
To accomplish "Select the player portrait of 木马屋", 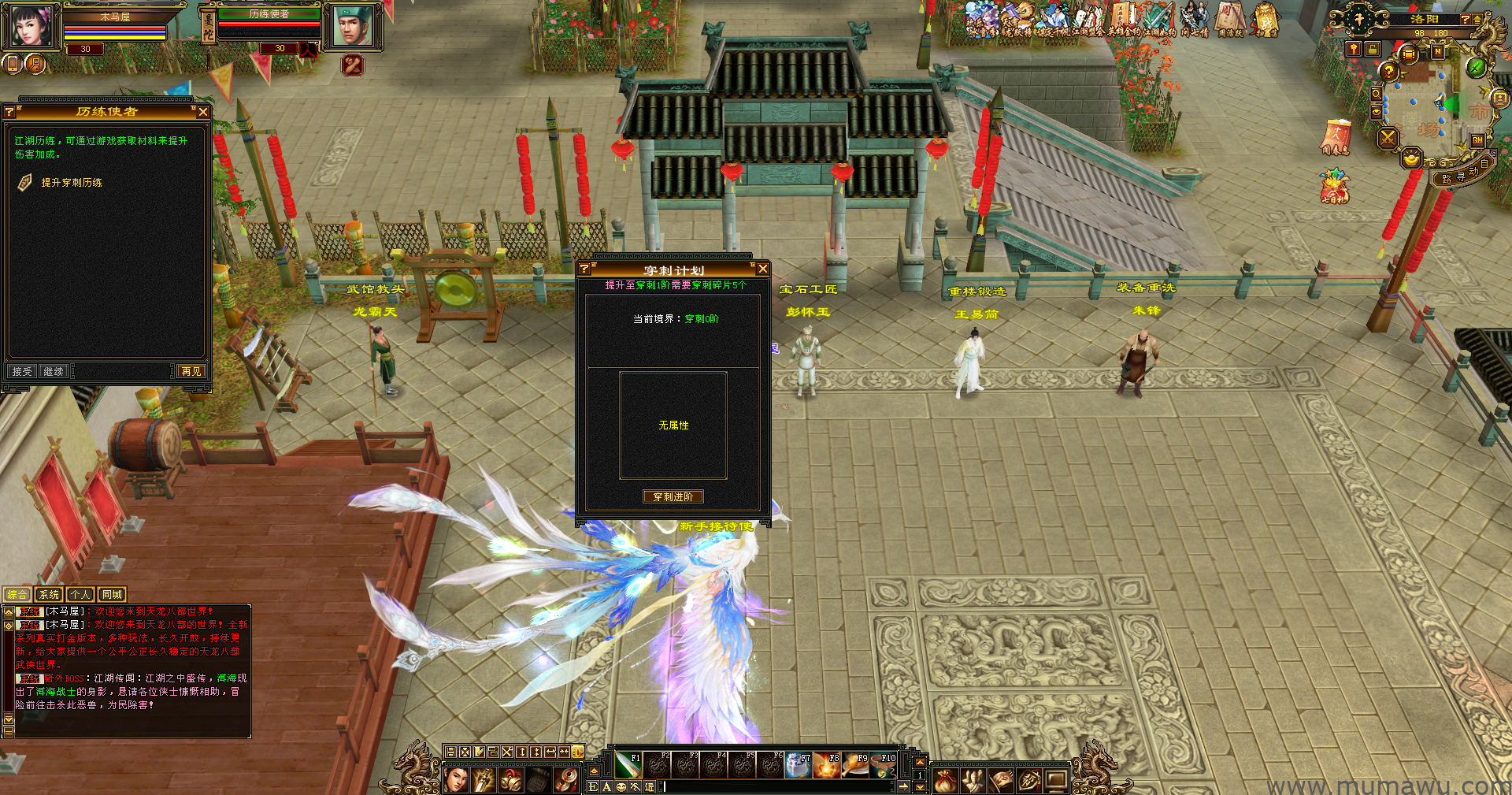I will tap(31, 25).
